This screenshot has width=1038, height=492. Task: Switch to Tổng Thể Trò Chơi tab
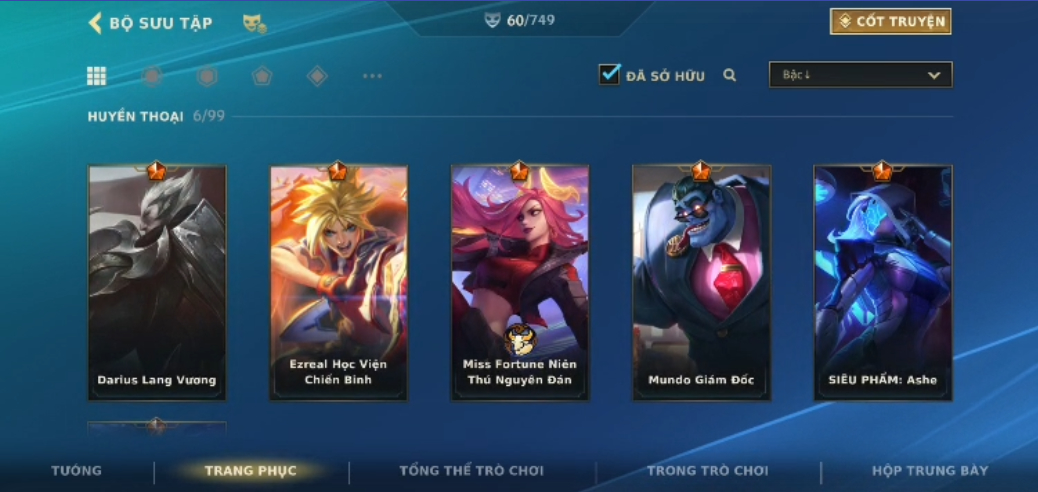tap(472, 471)
